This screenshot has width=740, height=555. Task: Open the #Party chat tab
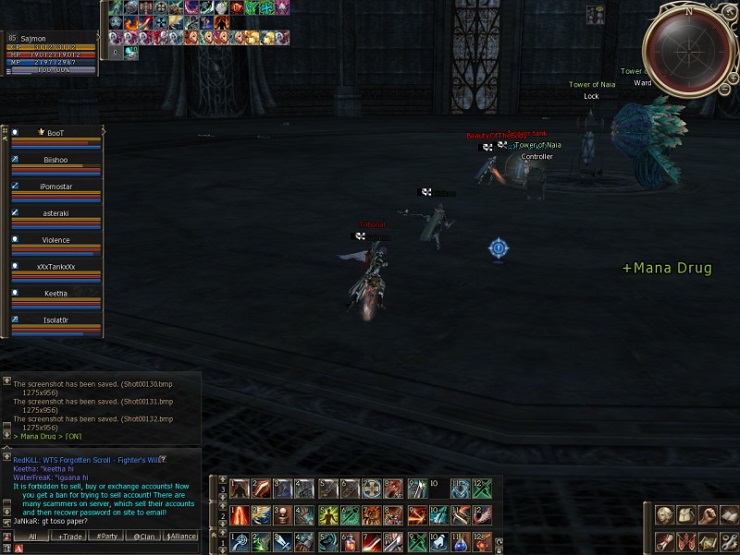107,537
